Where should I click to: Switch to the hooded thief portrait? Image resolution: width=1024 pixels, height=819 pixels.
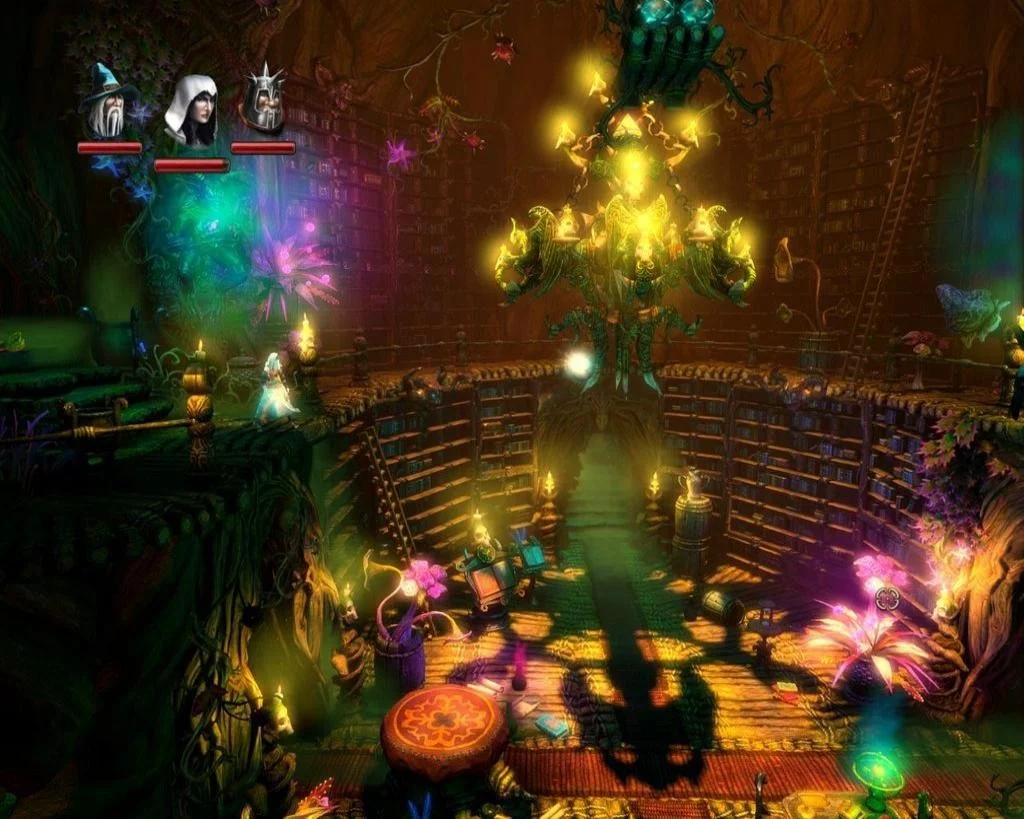(191, 112)
